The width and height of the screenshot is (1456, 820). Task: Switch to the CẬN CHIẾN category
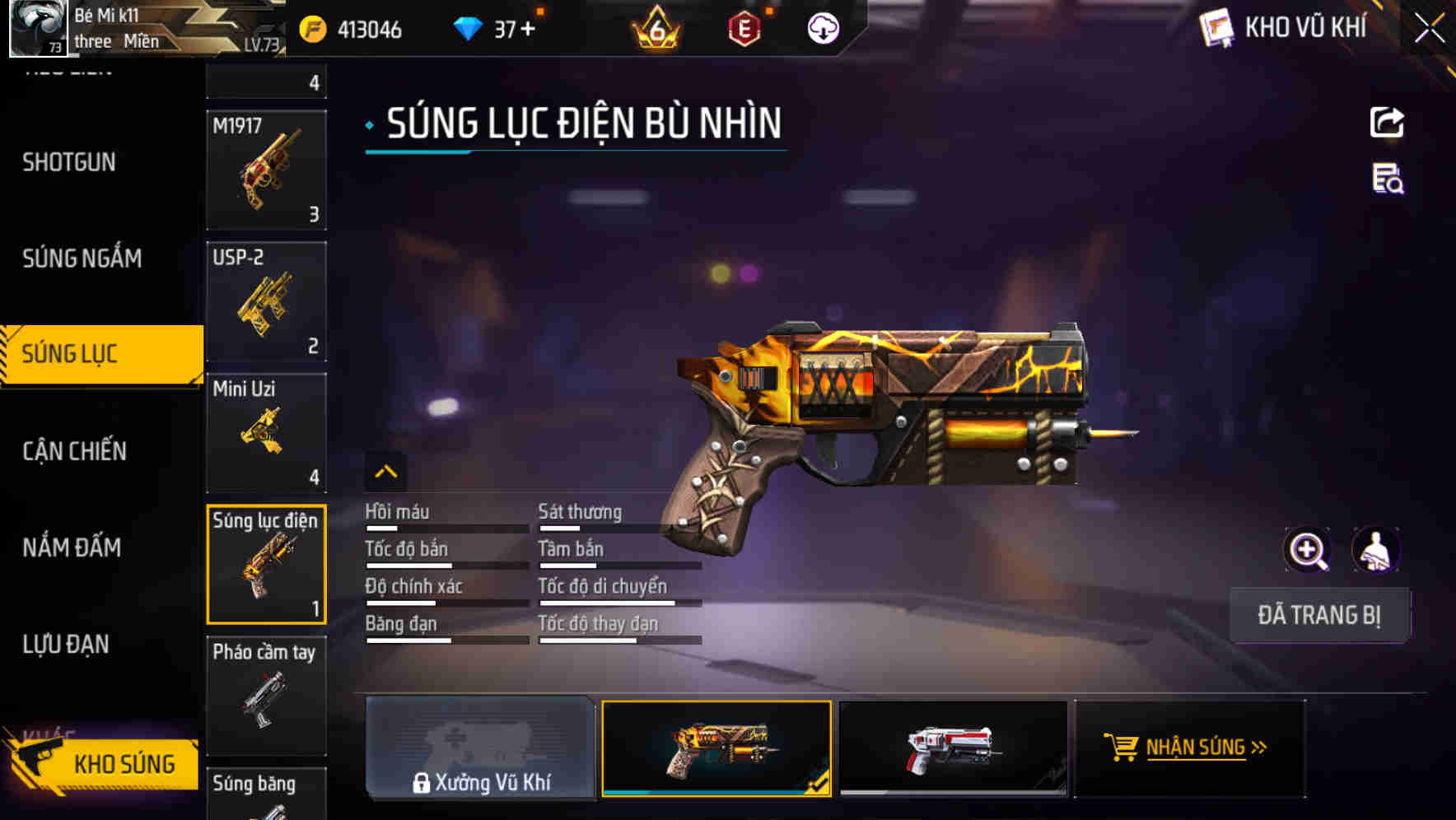(73, 451)
